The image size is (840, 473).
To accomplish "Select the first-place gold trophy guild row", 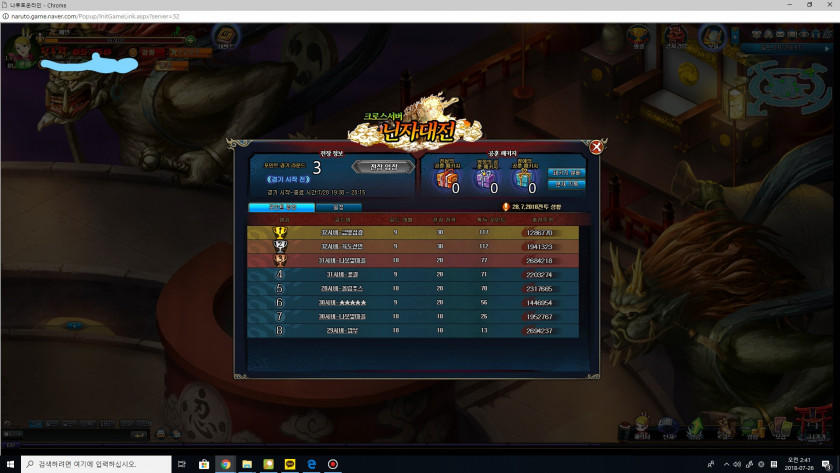I will (x=412, y=232).
